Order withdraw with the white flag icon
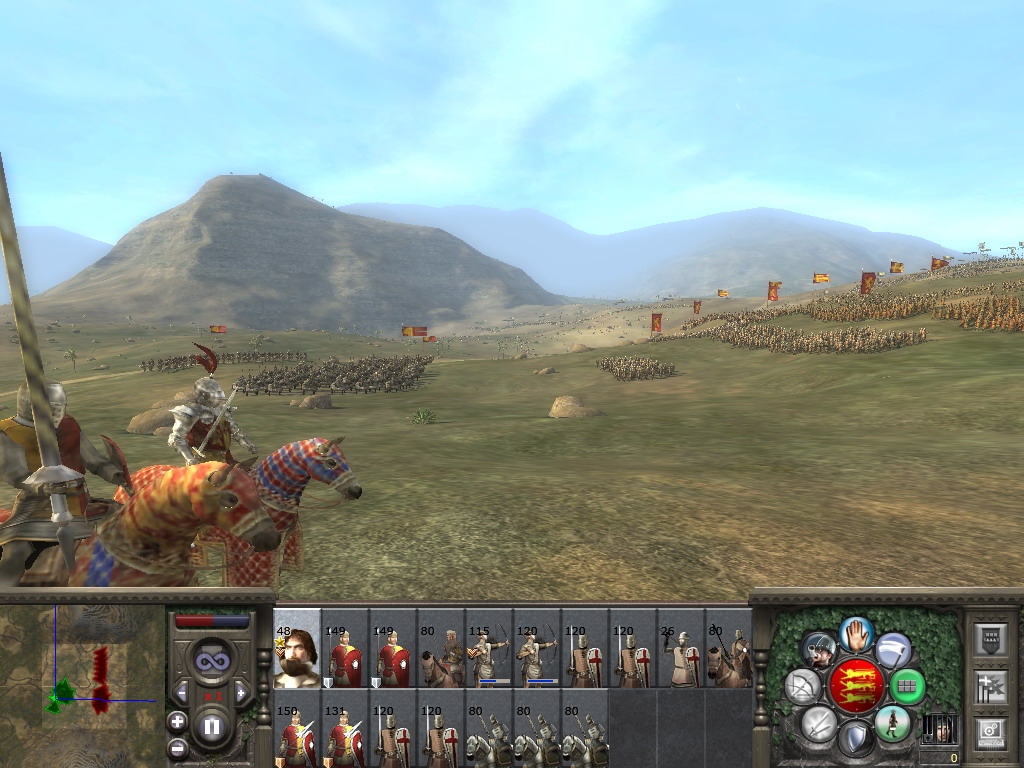The width and height of the screenshot is (1024, 768). (x=893, y=650)
